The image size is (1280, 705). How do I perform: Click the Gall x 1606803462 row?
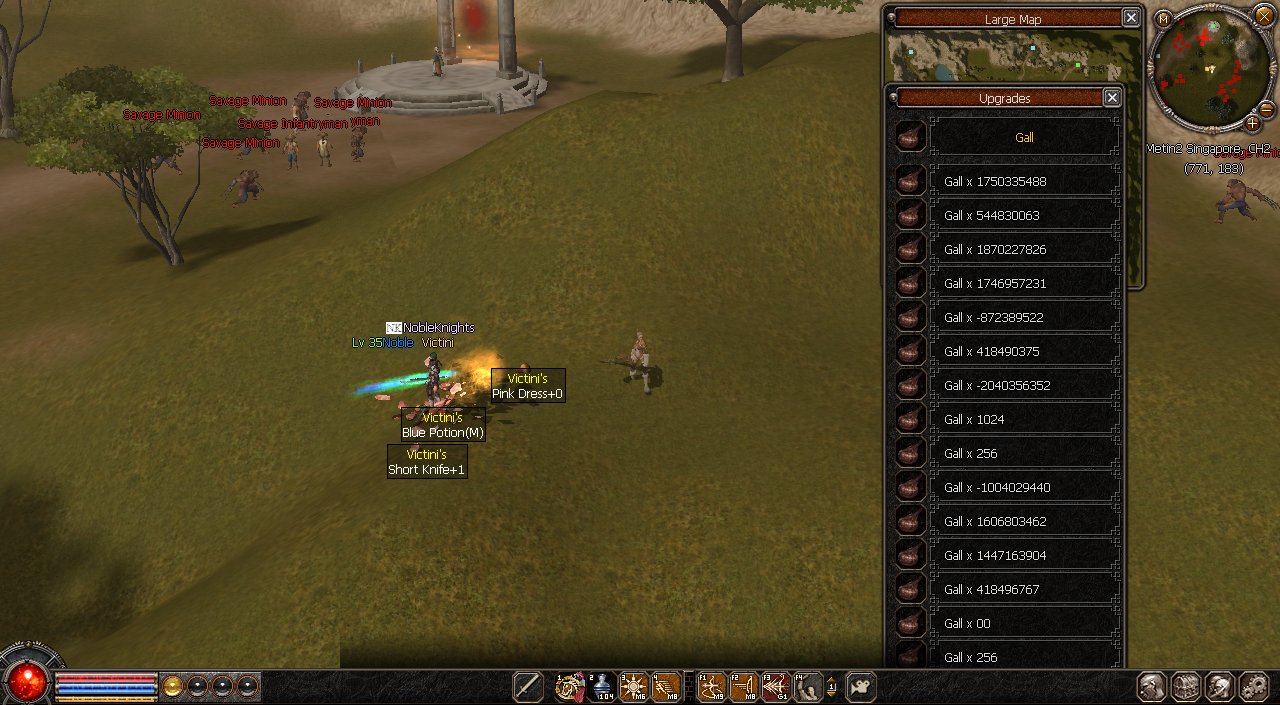click(1024, 522)
